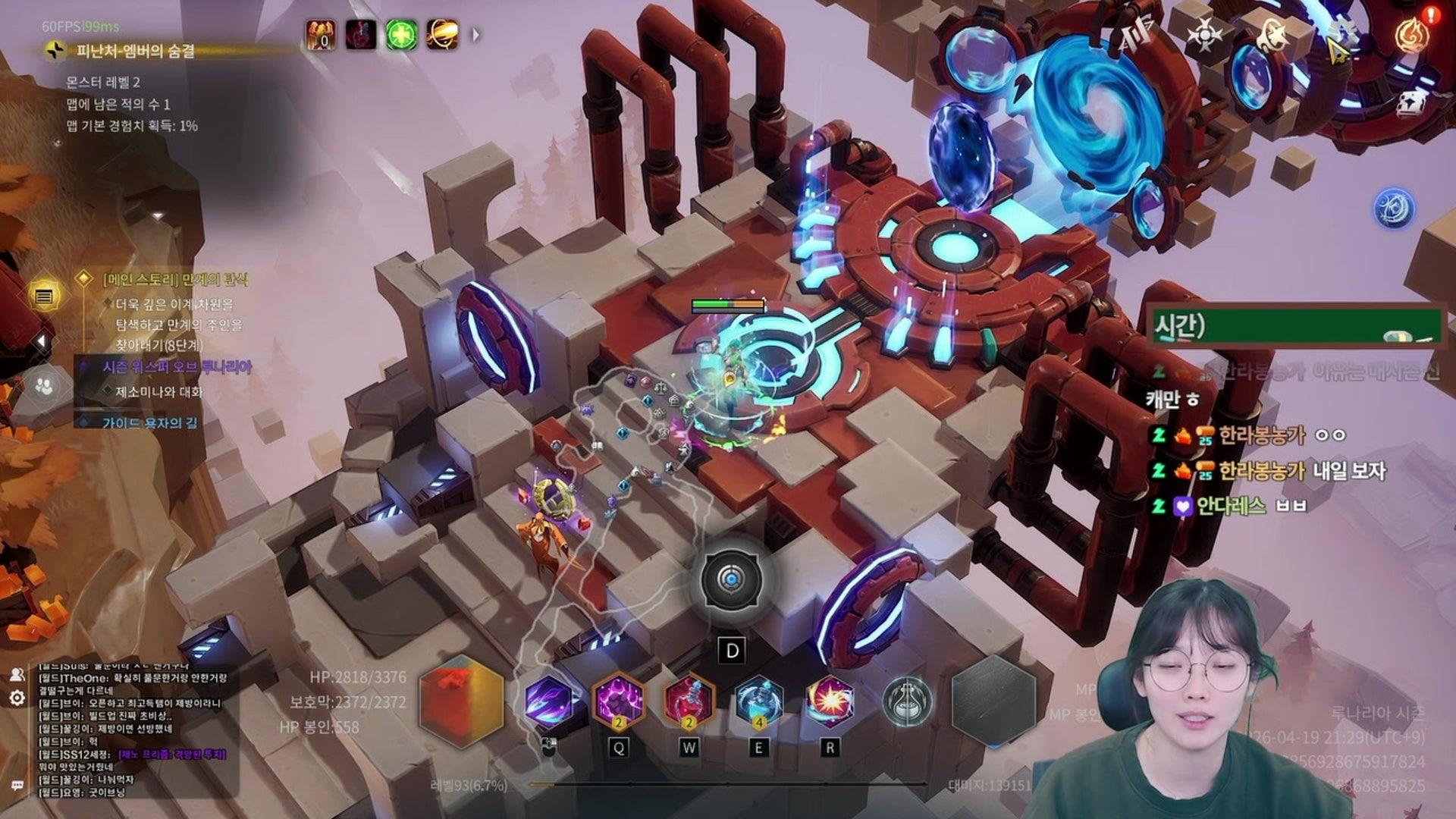This screenshot has height=819, width=1456.
Task: Cast the blue winged flask E skill
Action: (x=758, y=701)
